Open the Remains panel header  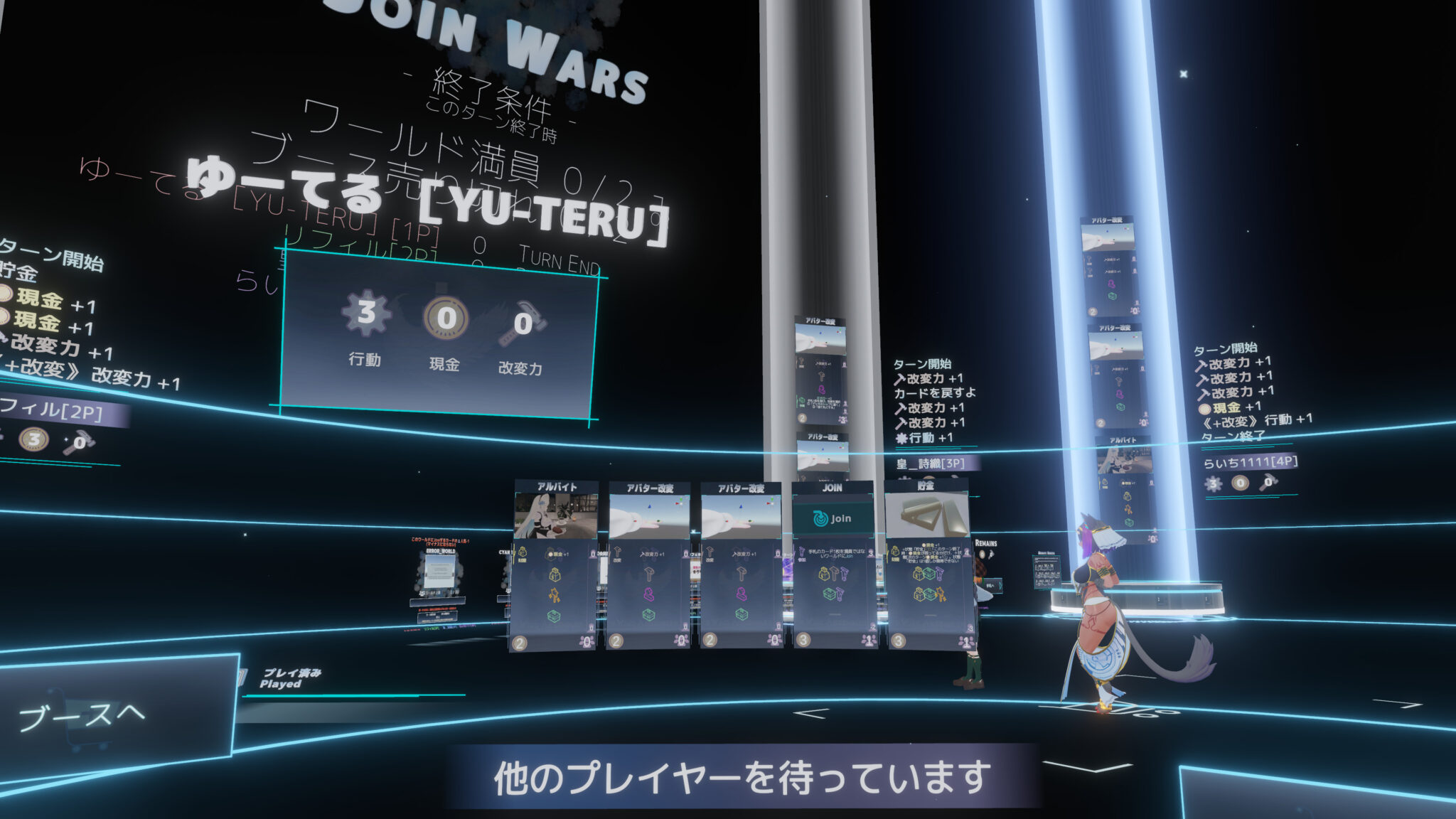(x=987, y=542)
